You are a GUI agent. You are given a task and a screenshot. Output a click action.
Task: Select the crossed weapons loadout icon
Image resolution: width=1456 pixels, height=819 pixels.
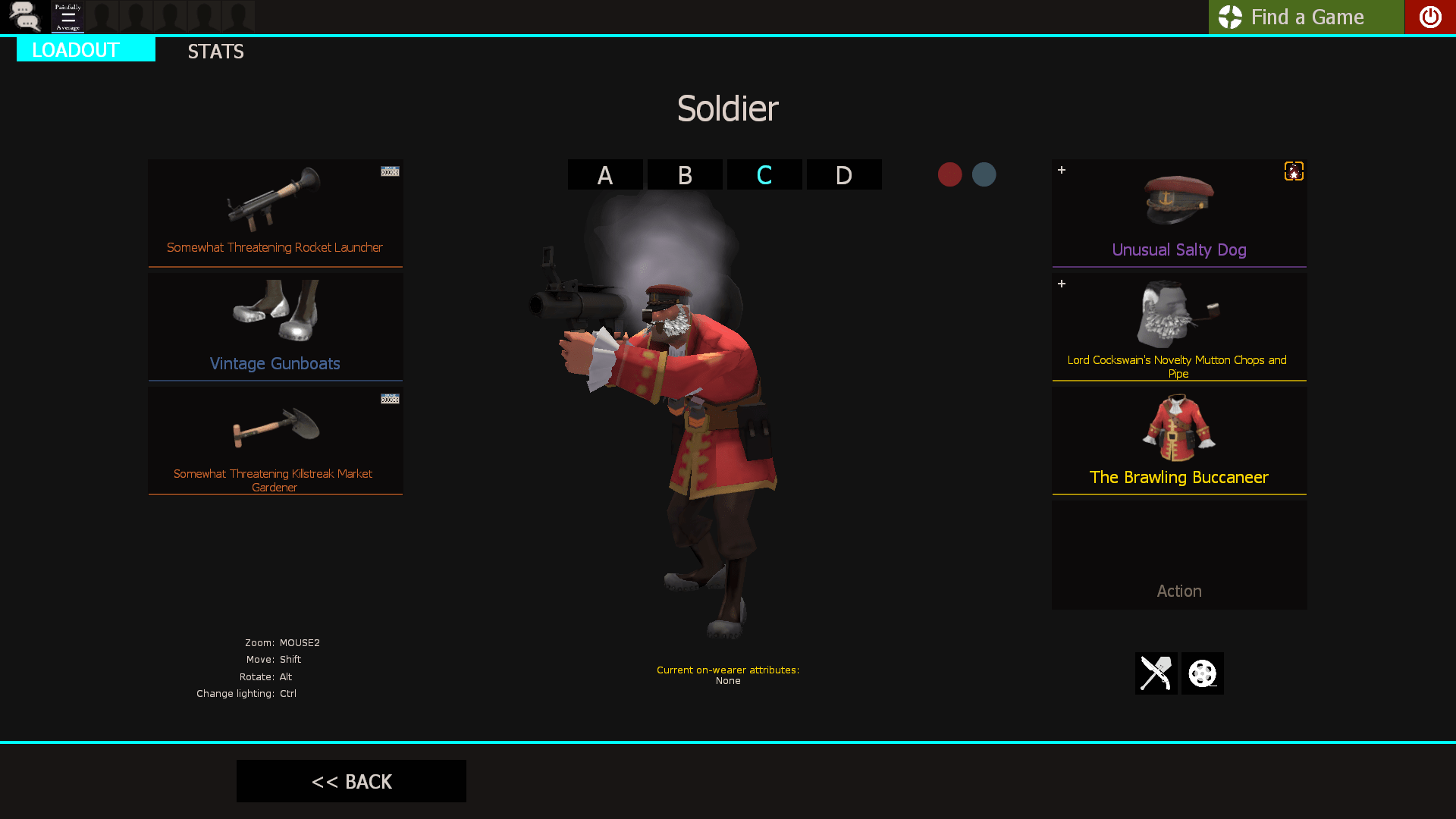1156,673
